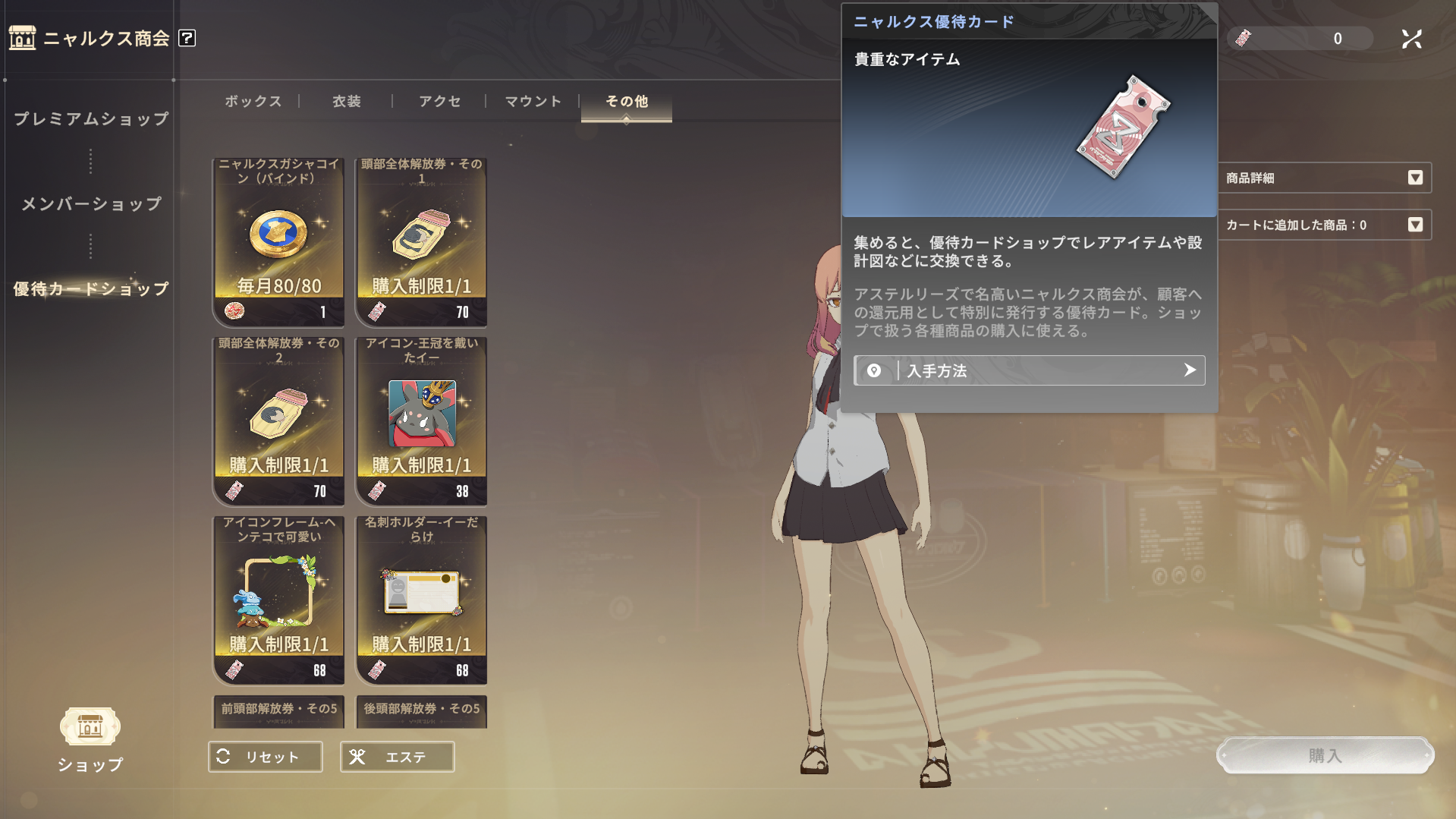Open the エステ option

pos(398,757)
